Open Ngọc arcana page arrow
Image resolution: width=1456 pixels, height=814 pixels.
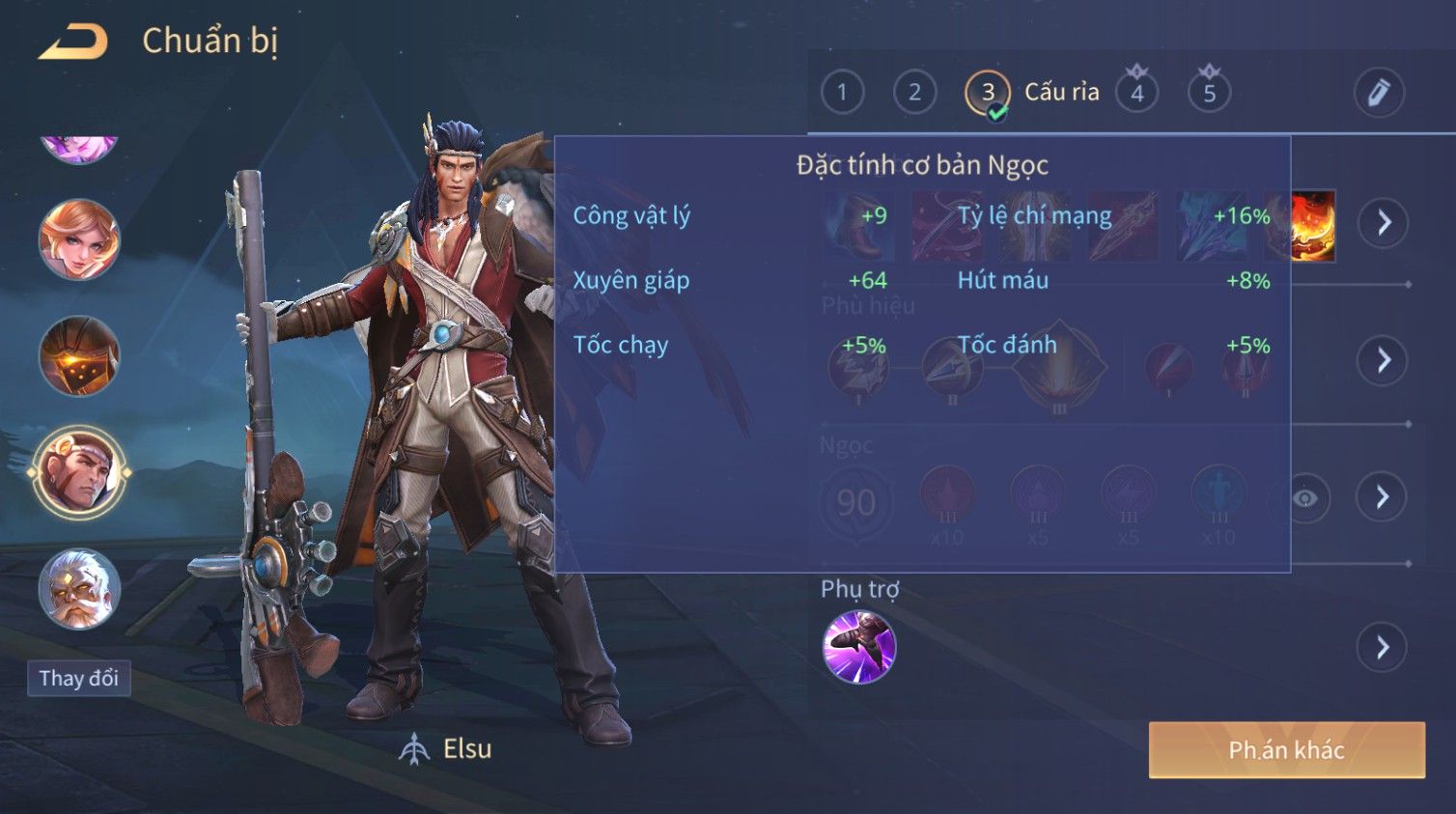(x=1382, y=497)
